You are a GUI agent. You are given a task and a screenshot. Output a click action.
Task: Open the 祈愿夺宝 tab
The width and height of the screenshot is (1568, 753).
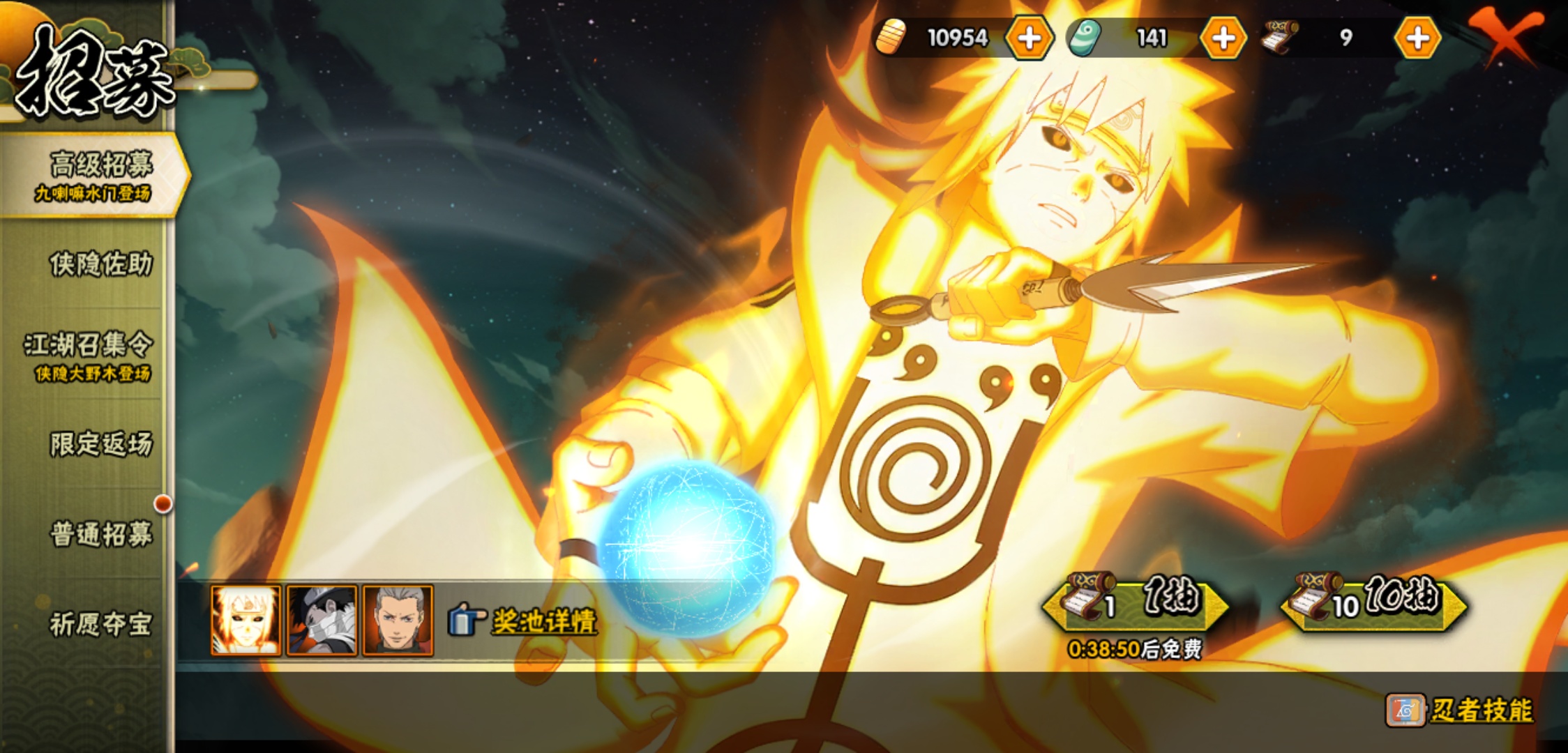[100, 624]
